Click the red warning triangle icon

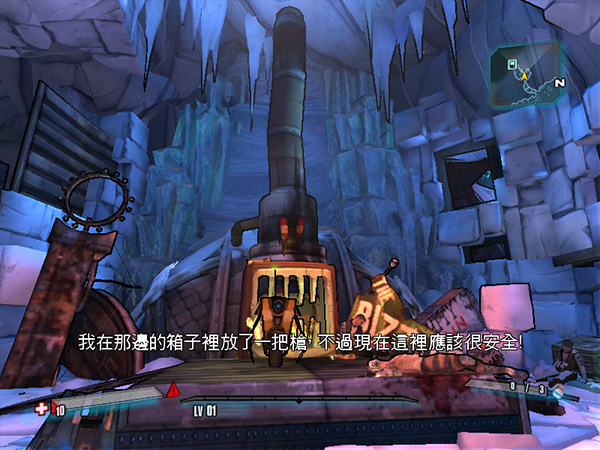[172, 388]
